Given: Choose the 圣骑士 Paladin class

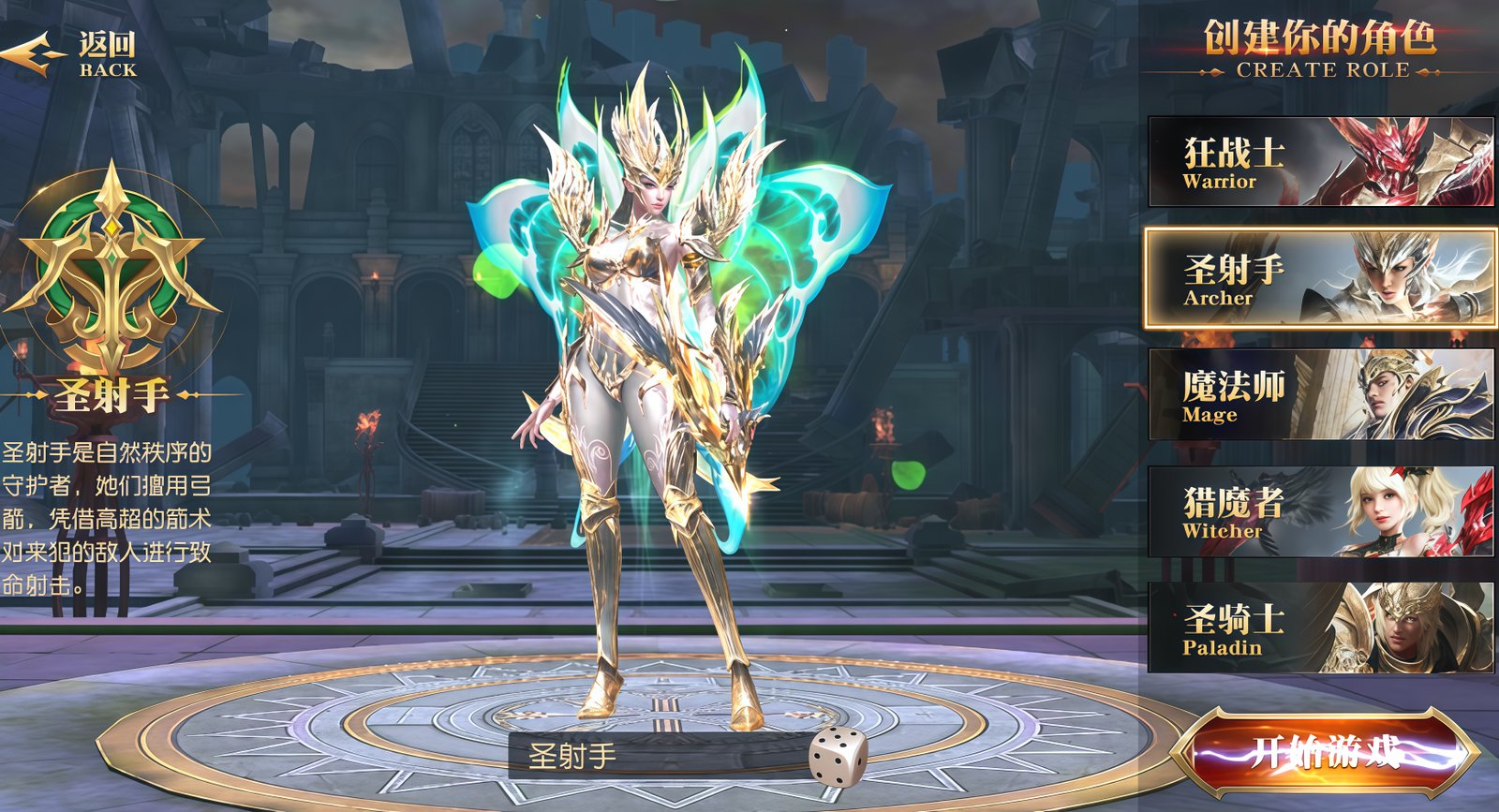Looking at the screenshot, I should coord(1320,627).
